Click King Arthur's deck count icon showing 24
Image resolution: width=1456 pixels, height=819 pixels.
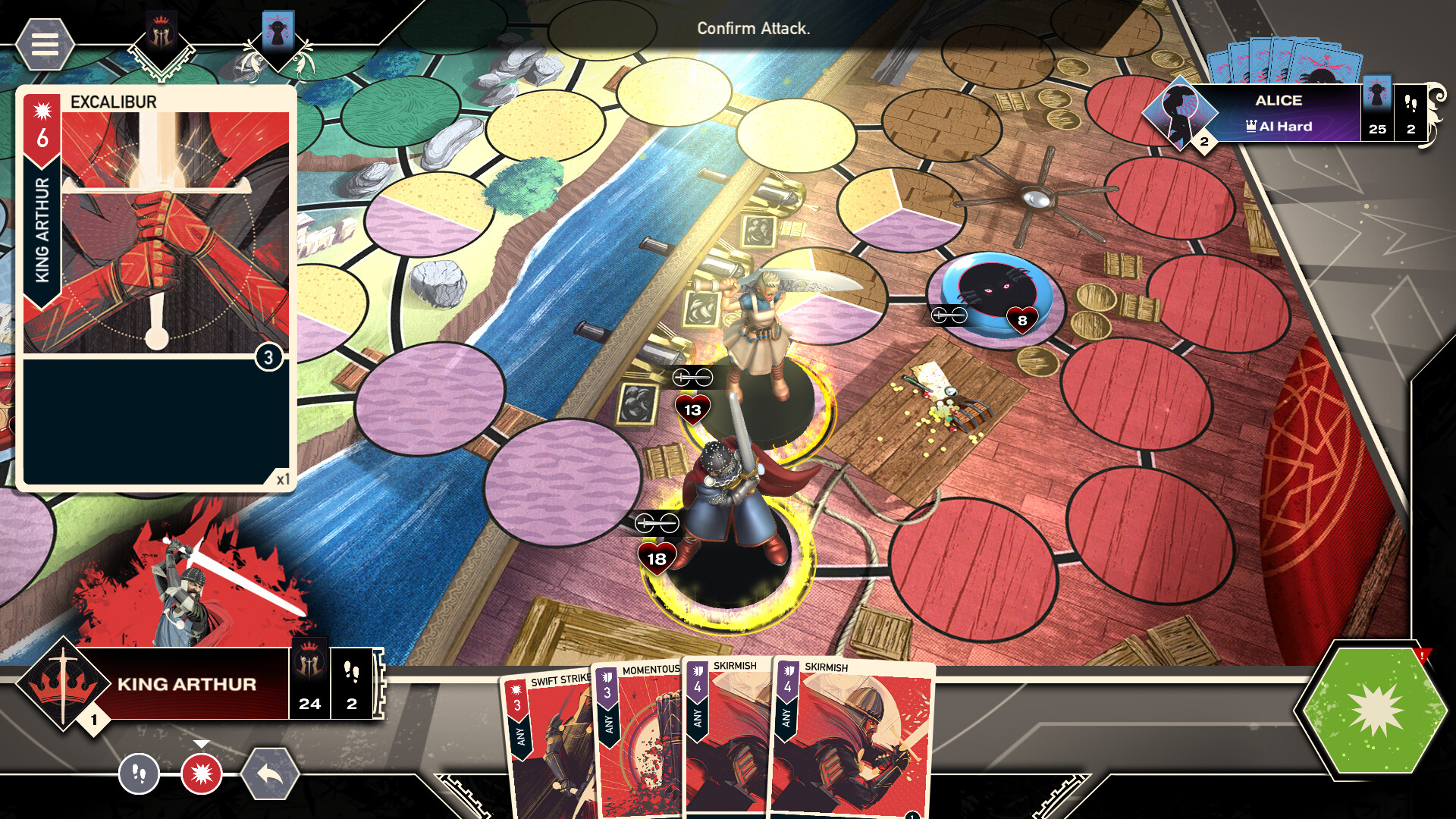click(x=309, y=688)
